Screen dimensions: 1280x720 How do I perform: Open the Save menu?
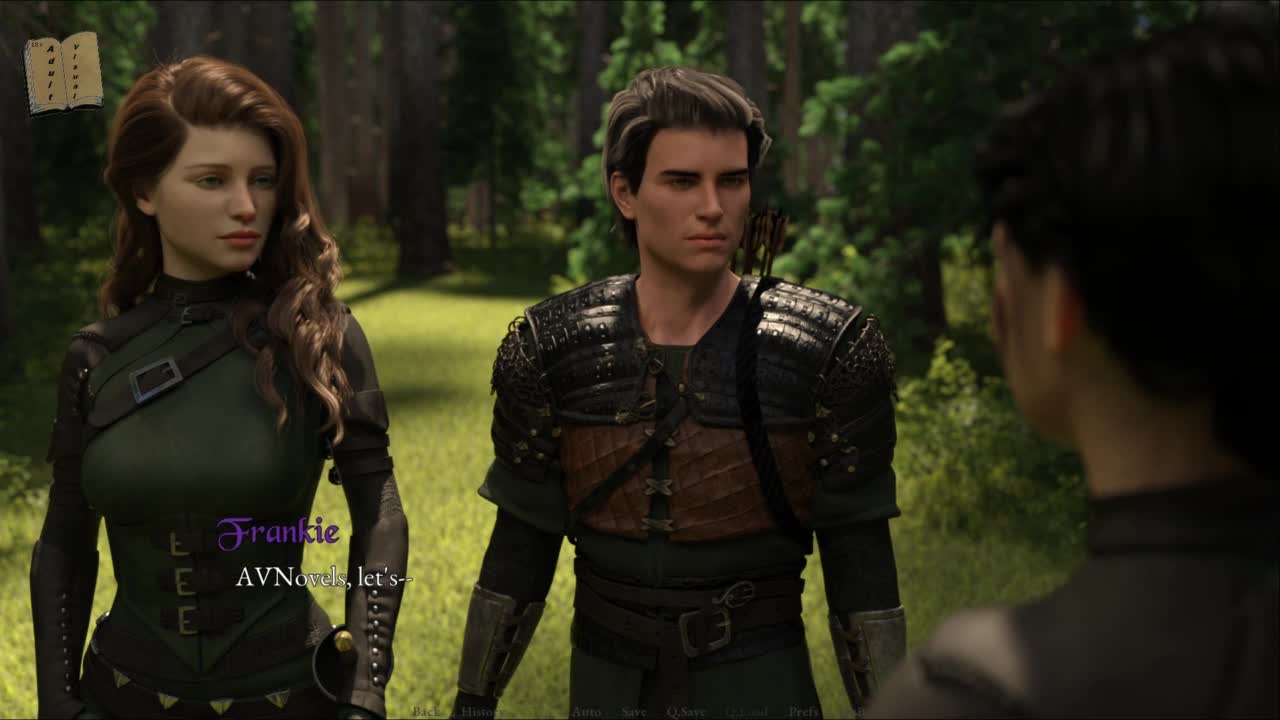point(634,711)
